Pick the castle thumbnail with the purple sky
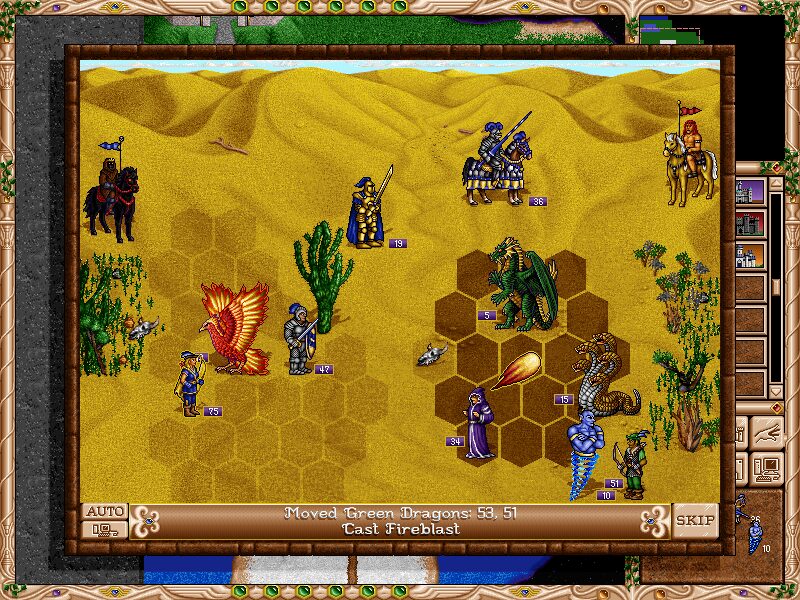The height and width of the screenshot is (600, 800). [751, 191]
